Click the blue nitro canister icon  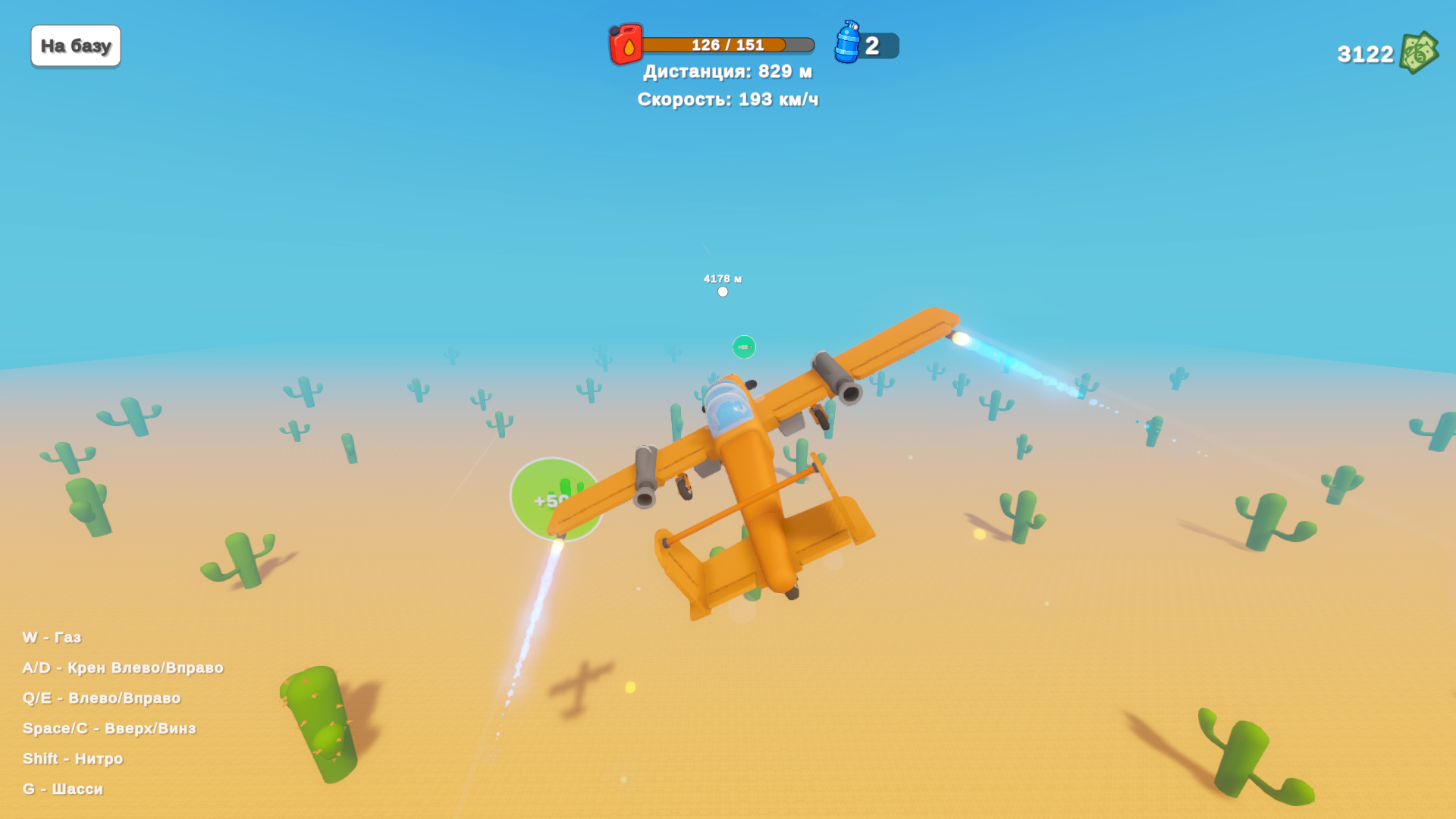847,42
